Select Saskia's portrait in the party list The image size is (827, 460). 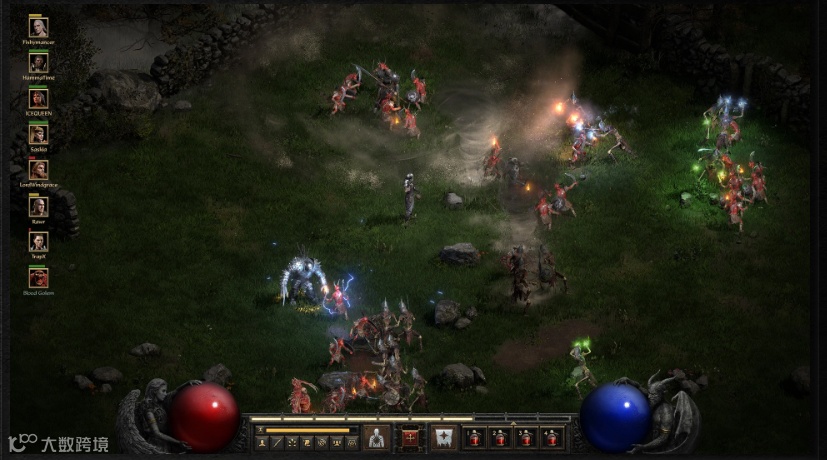pos(38,134)
